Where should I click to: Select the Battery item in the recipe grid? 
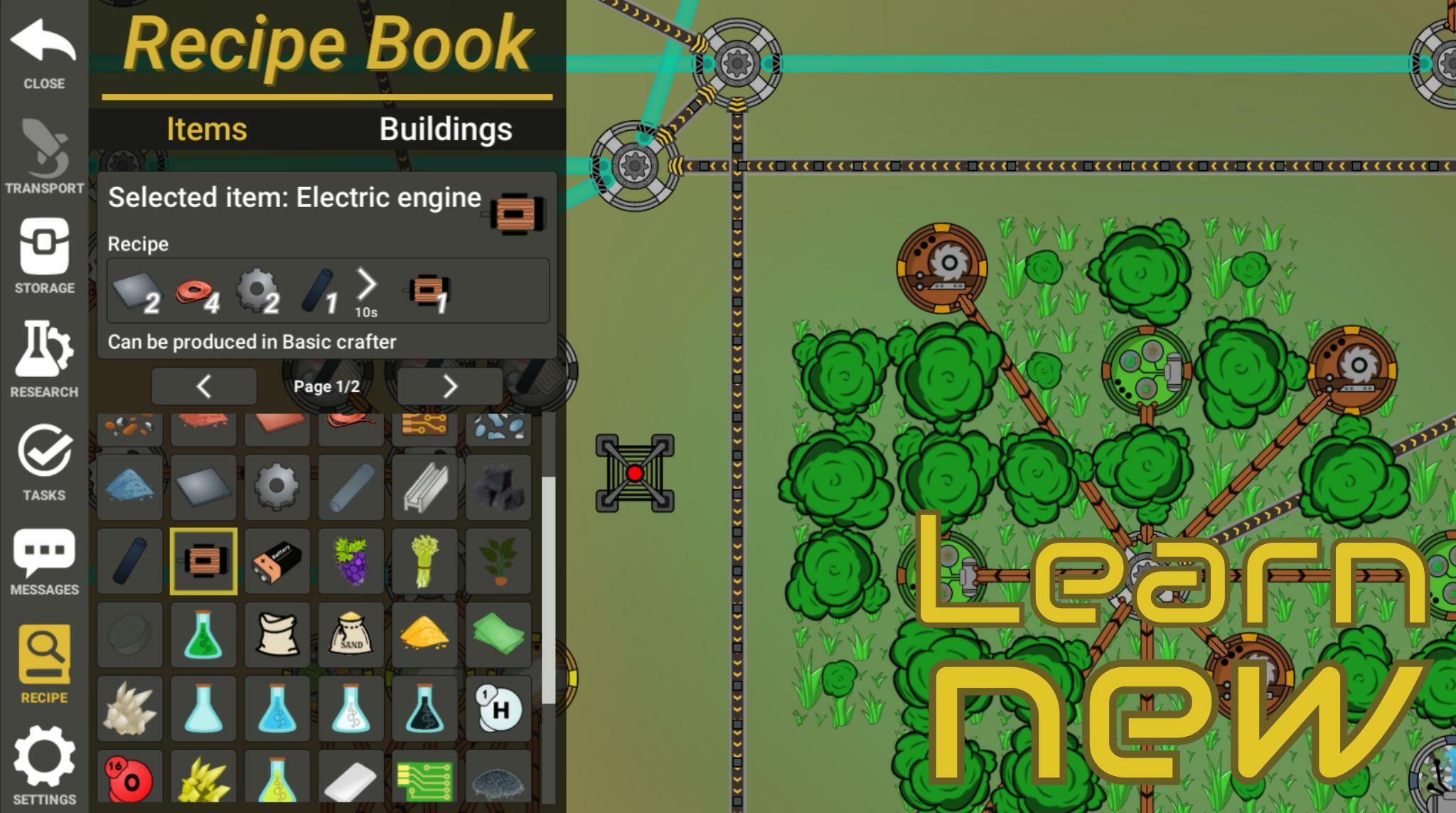277,560
